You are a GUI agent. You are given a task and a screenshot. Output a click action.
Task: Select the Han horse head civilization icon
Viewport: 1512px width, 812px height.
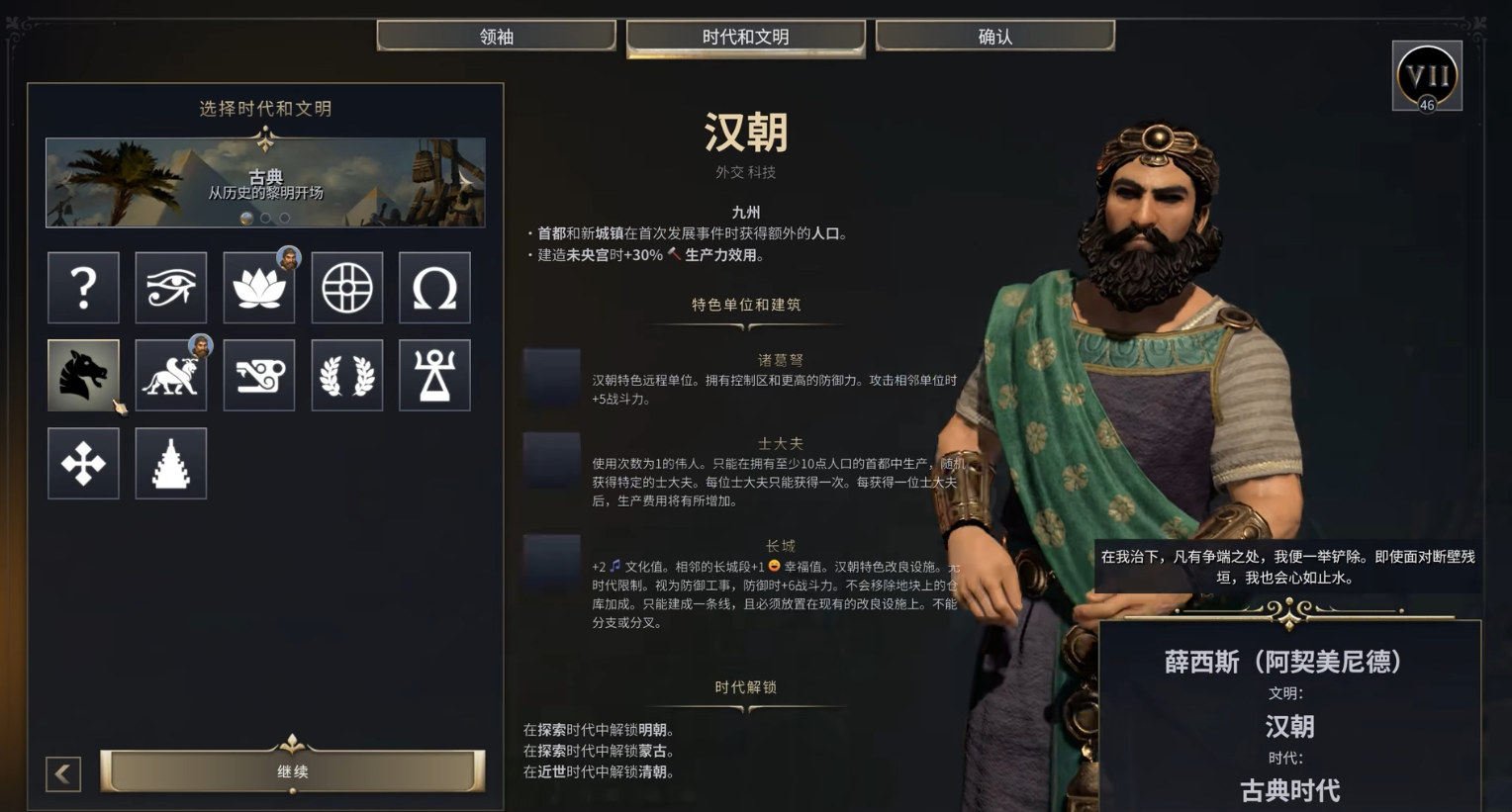pos(83,375)
